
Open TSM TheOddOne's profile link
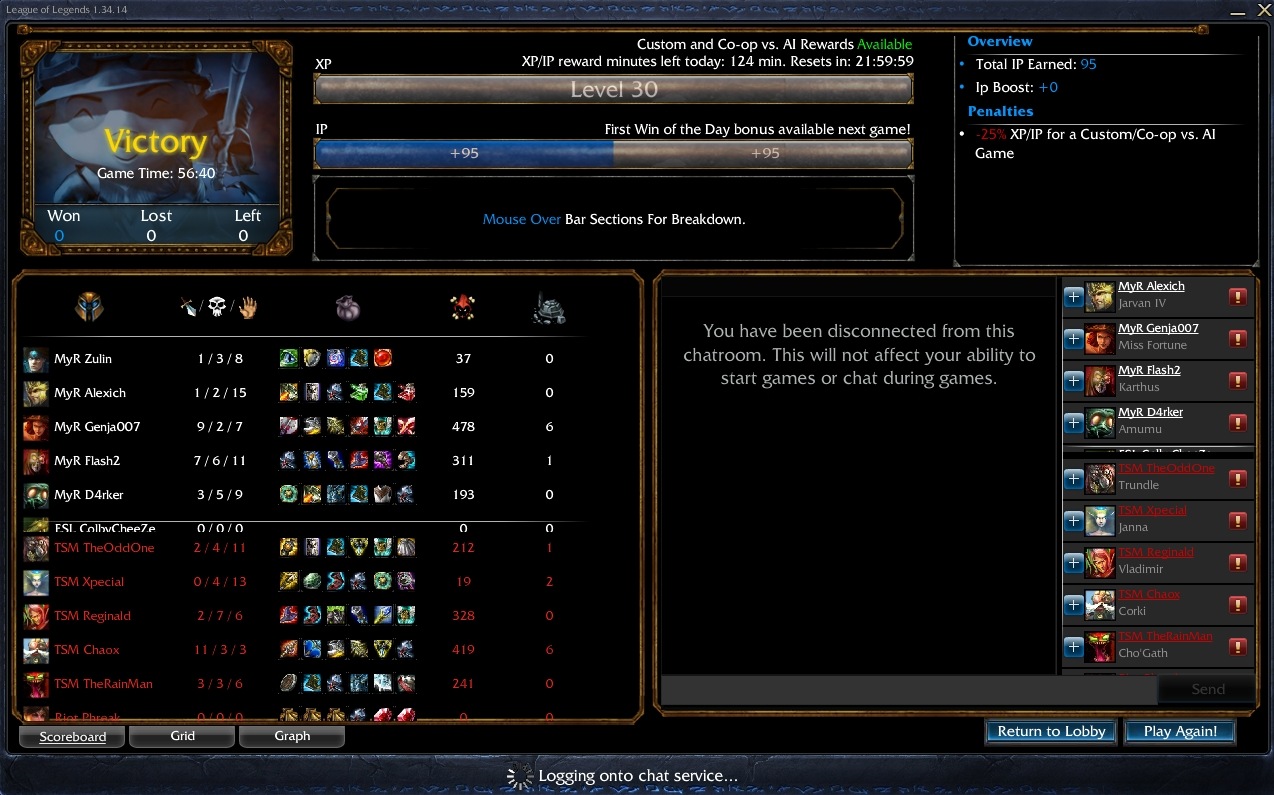1166,468
